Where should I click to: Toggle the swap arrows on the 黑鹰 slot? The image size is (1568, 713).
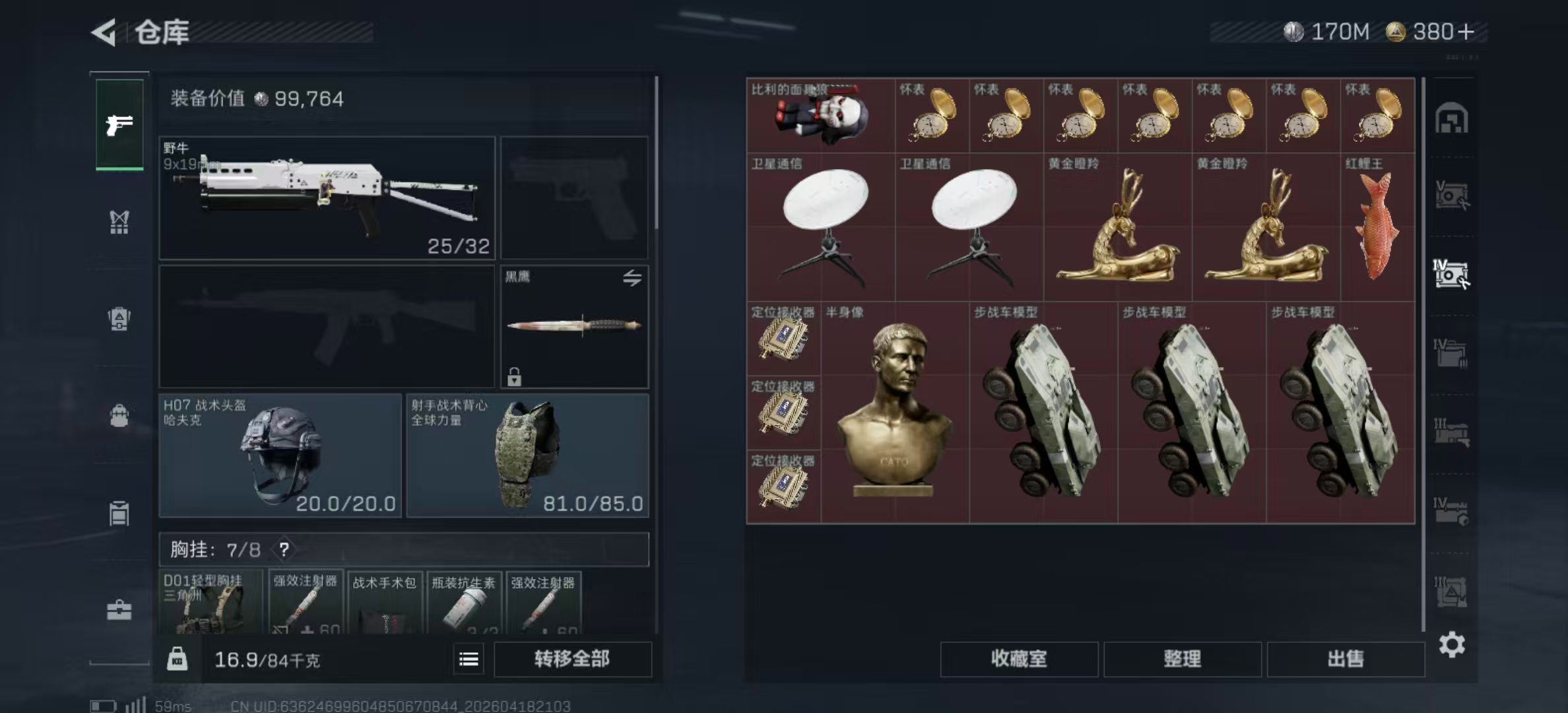tap(632, 279)
